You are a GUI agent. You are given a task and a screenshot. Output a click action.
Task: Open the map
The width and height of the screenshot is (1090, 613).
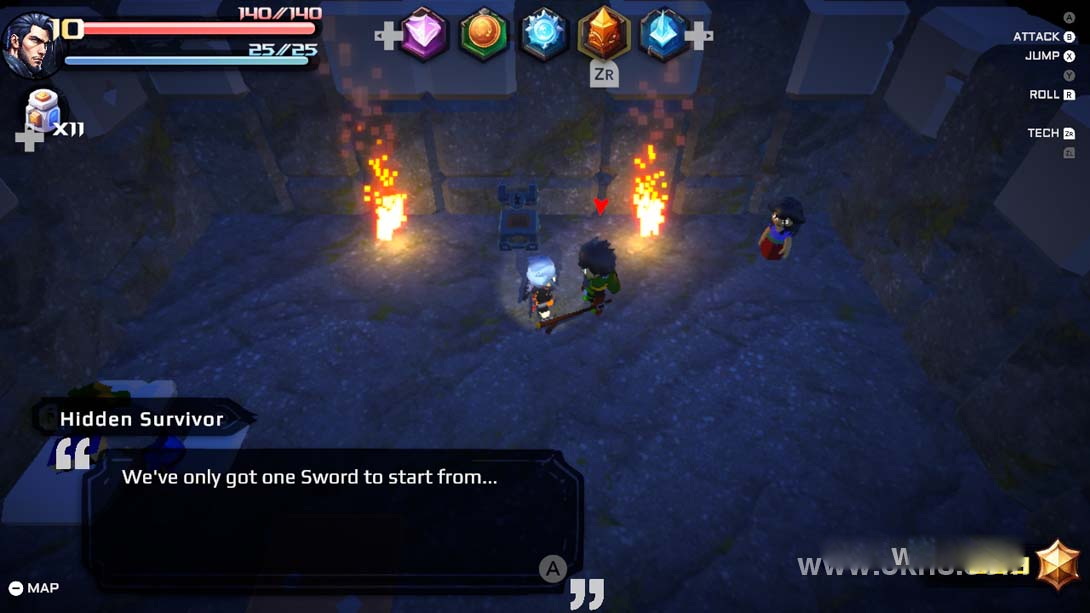[34, 588]
